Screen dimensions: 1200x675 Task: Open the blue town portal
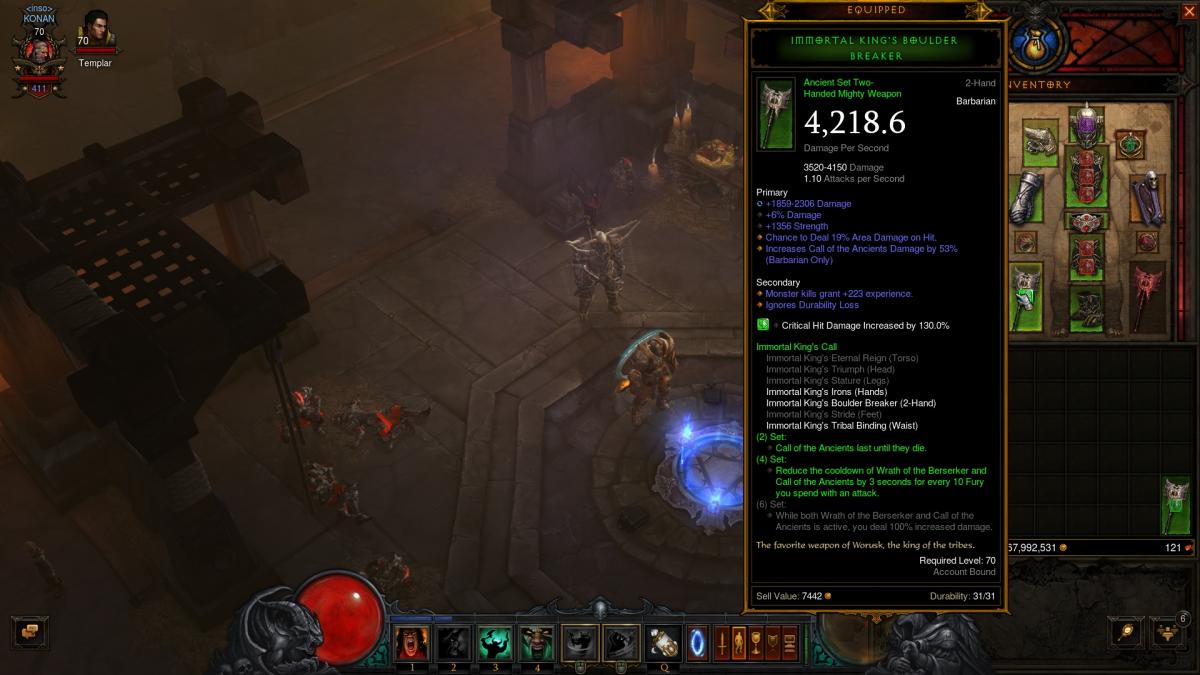[698, 642]
